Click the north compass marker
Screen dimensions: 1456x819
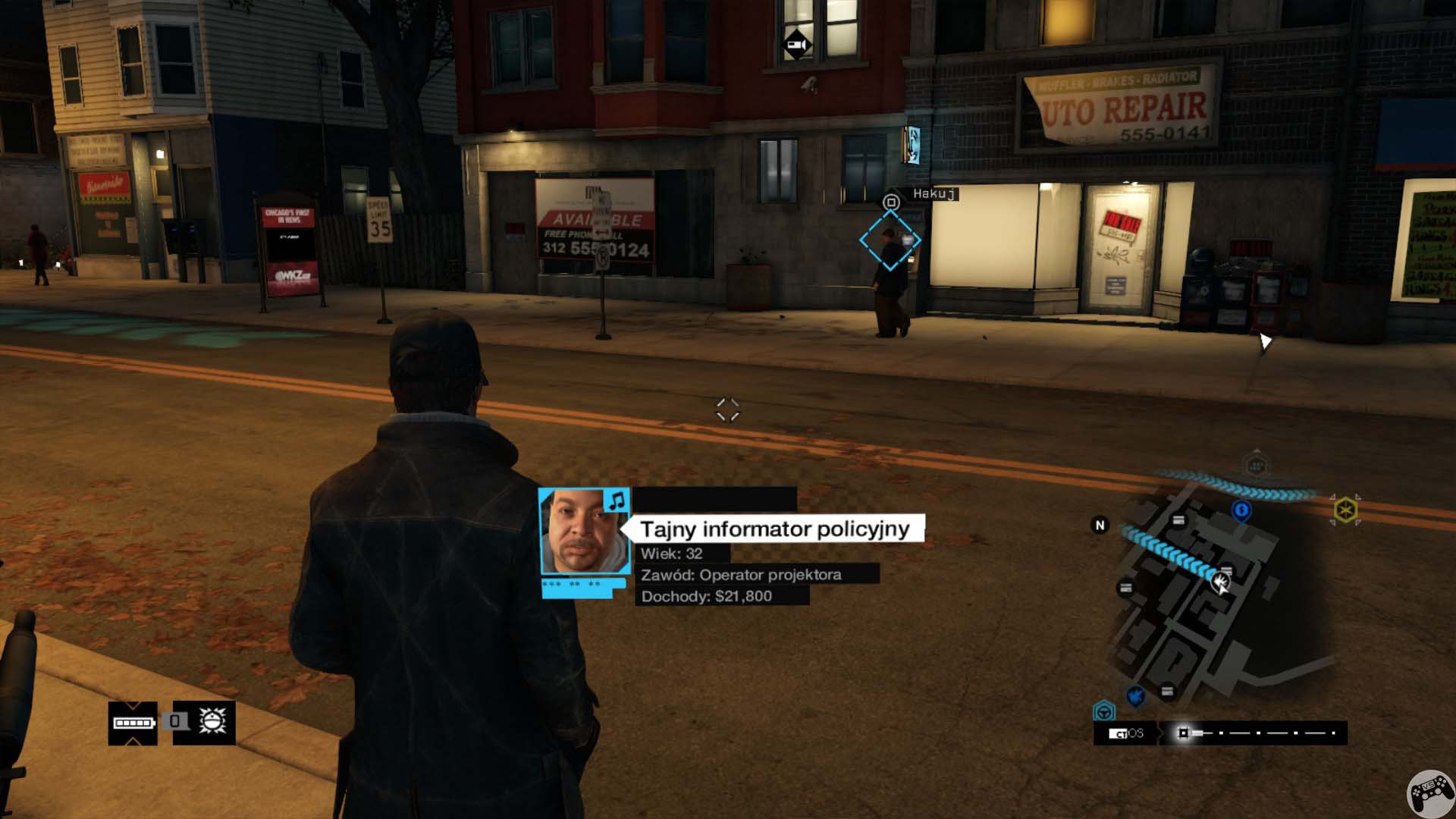pyautogui.click(x=1100, y=525)
